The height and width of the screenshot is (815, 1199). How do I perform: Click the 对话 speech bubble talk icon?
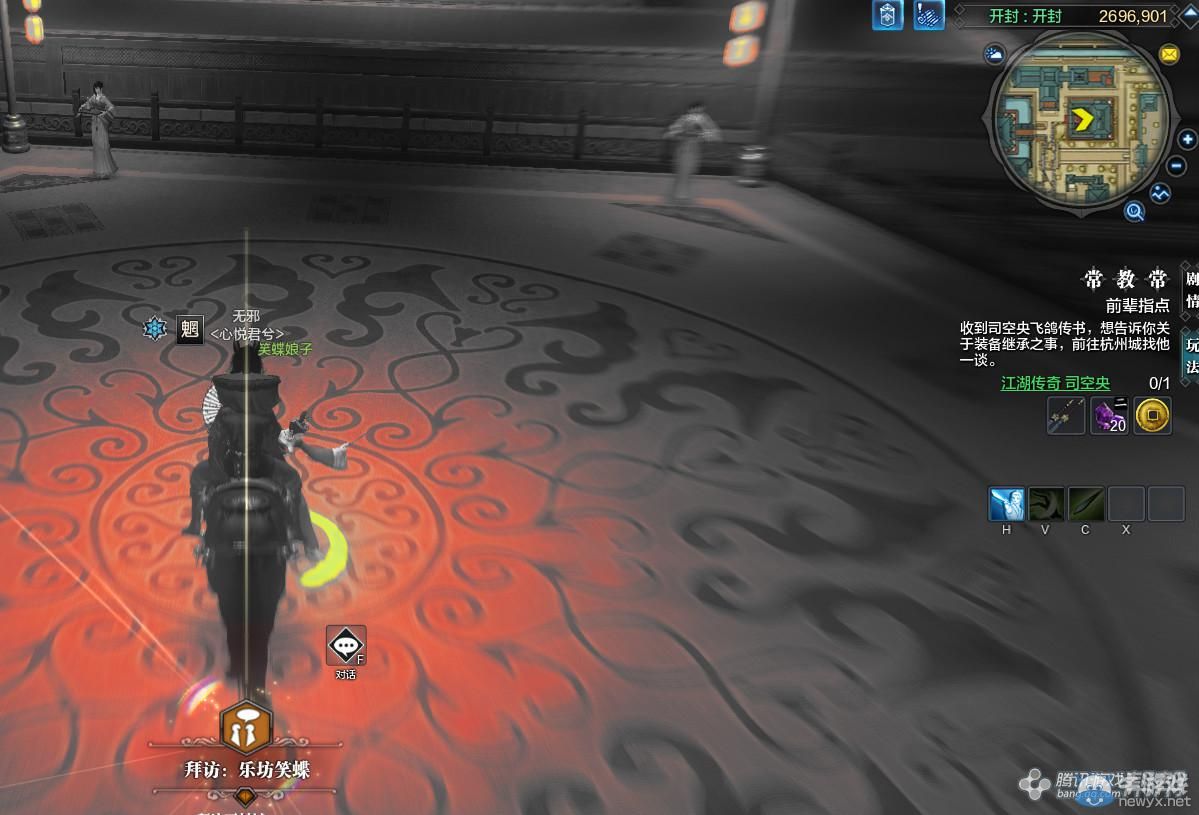[346, 646]
